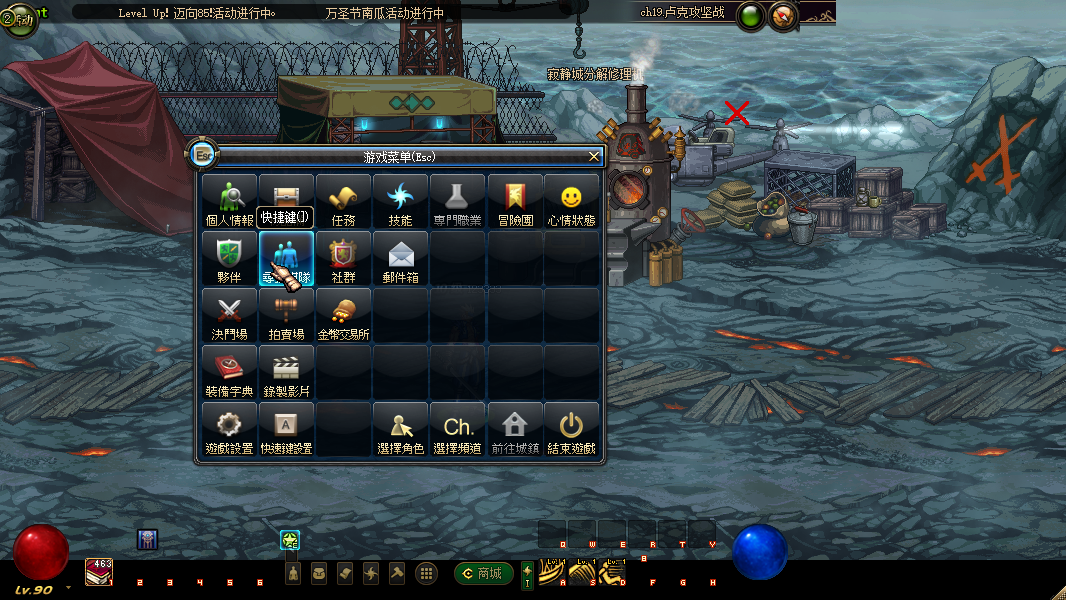Screen dimensions: 1066x600
Task: Close the game menu with the X
Action: pos(594,156)
